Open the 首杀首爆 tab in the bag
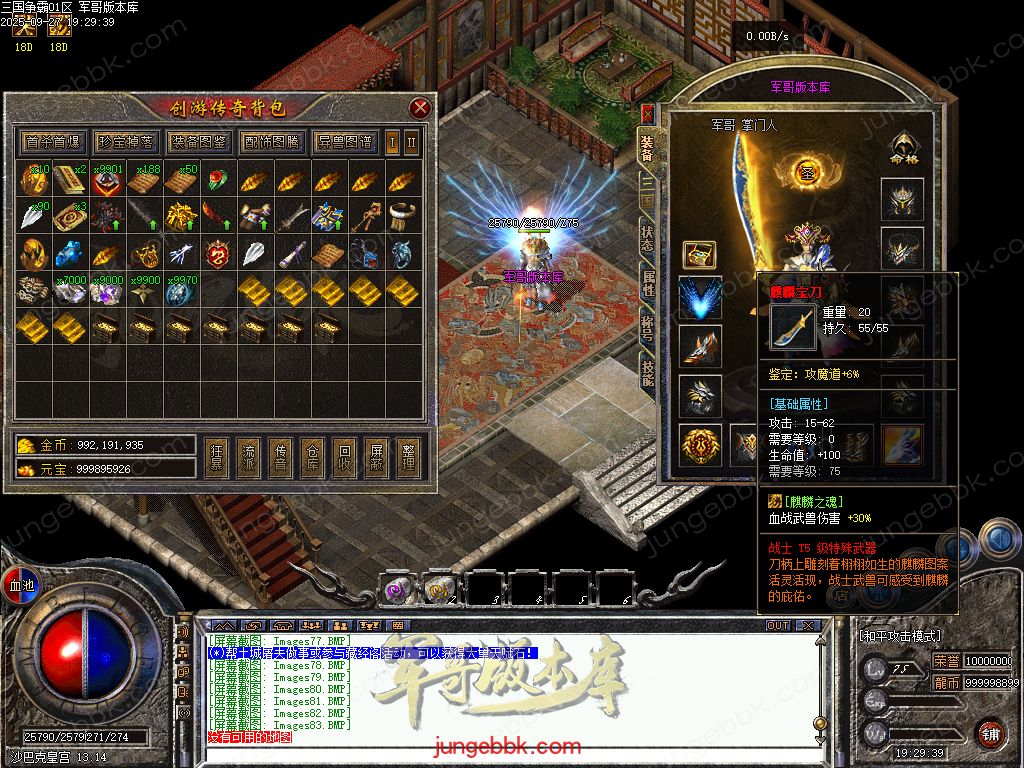This screenshot has width=1024, height=768. coord(52,142)
